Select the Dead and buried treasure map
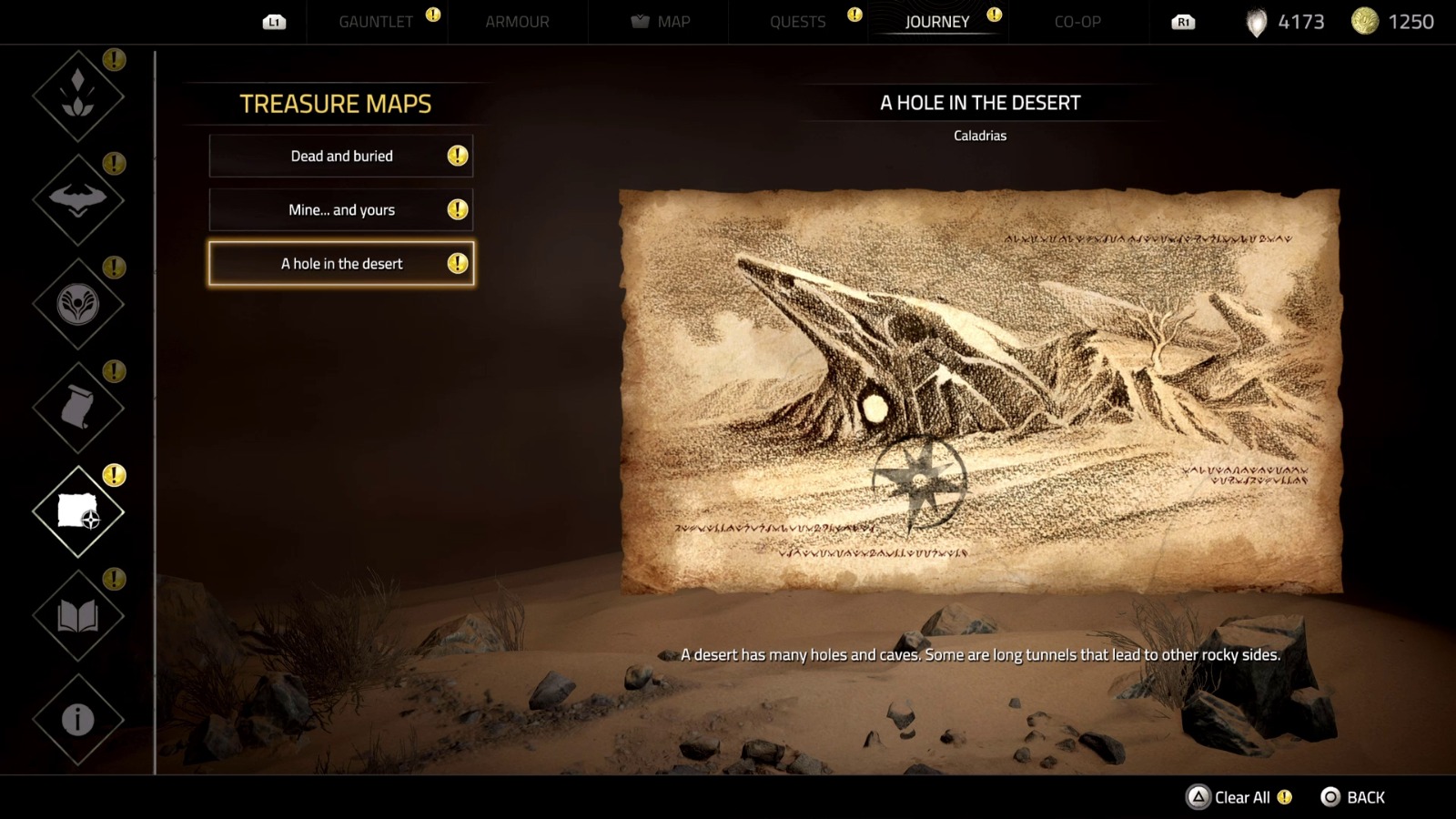Image resolution: width=1456 pixels, height=819 pixels. click(x=341, y=156)
